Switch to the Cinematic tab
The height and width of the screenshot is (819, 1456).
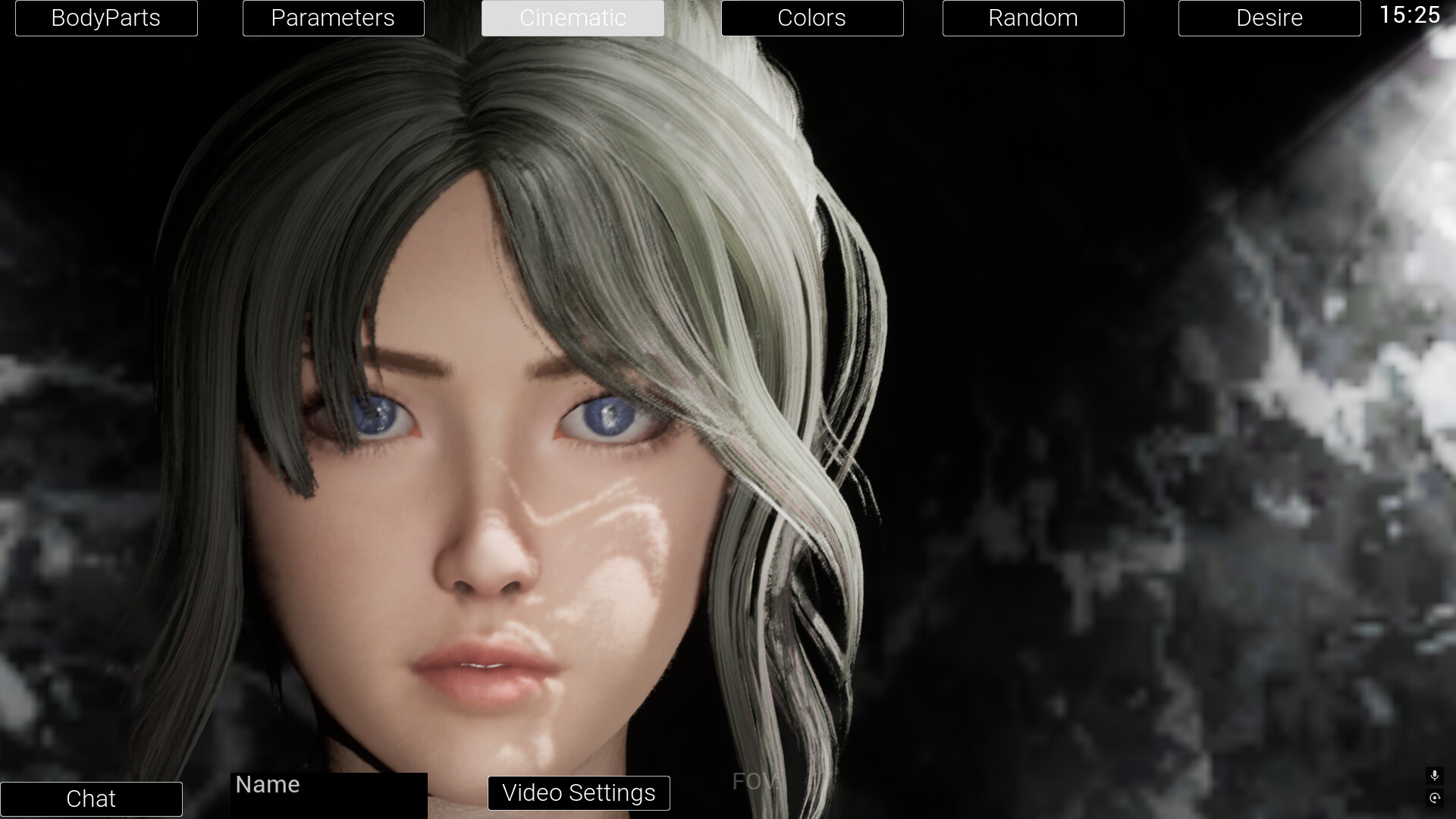pyautogui.click(x=573, y=17)
